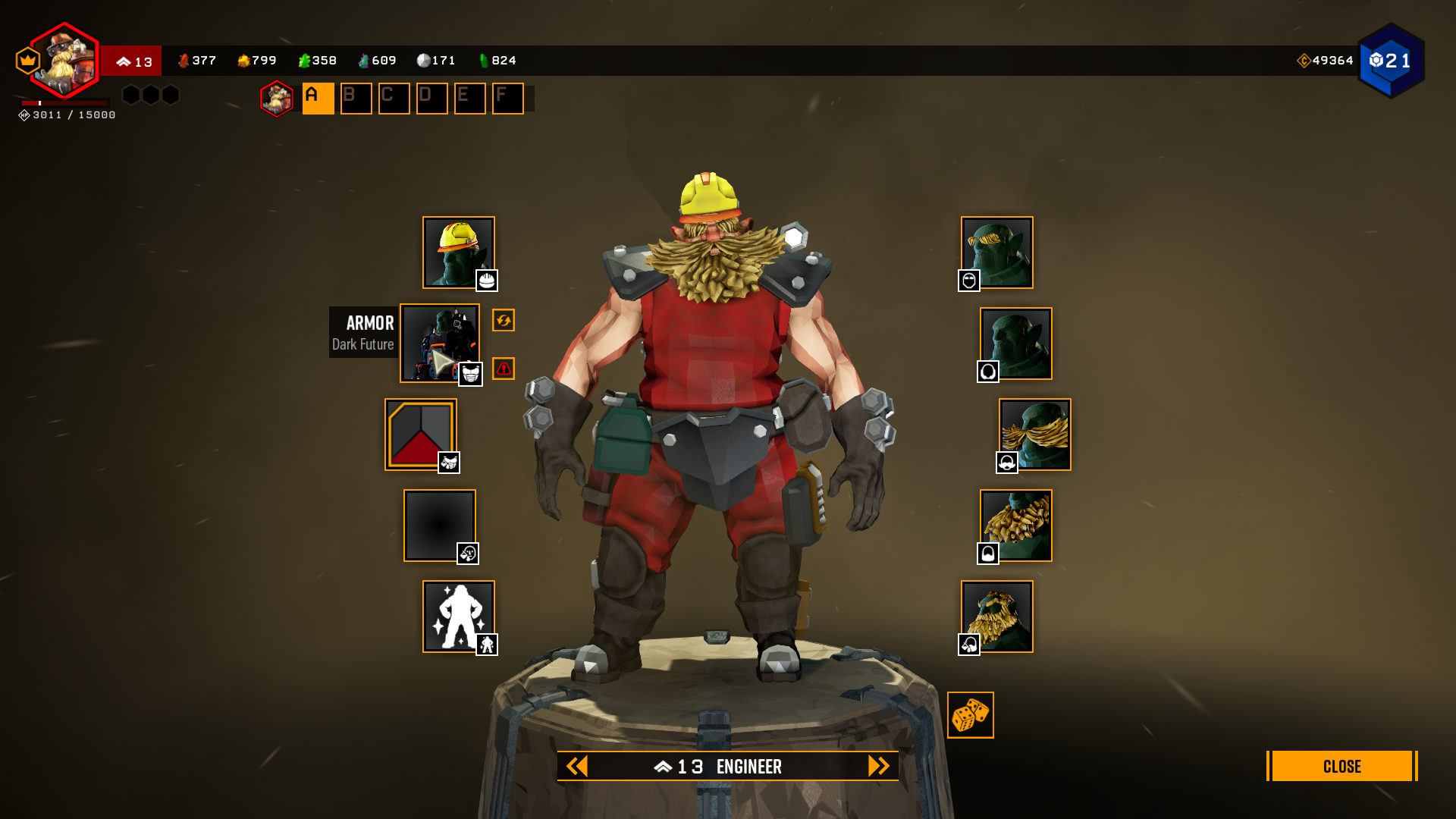Click the Engineer portrait in top-left corner
Screen dimensions: 1456x819
pos(65,61)
